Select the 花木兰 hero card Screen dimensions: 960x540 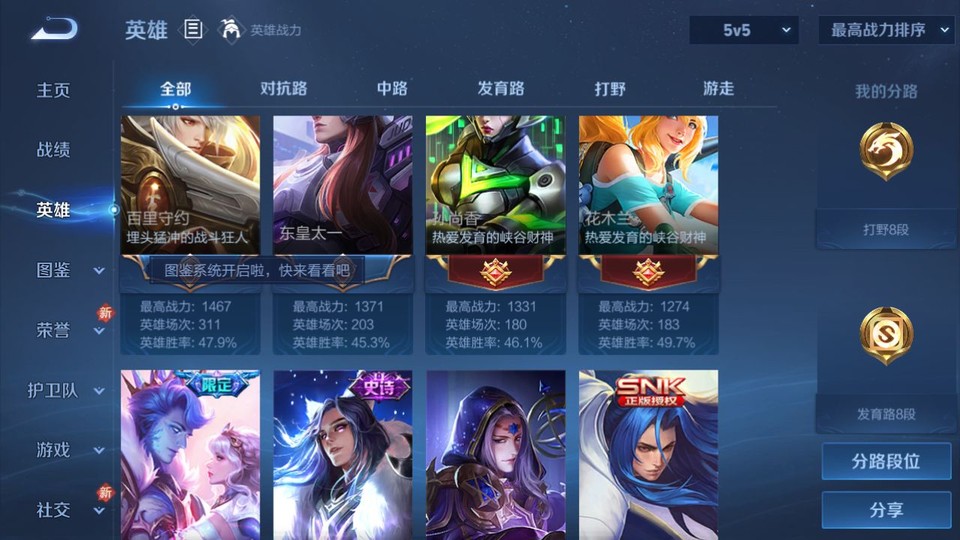pyautogui.click(x=648, y=190)
